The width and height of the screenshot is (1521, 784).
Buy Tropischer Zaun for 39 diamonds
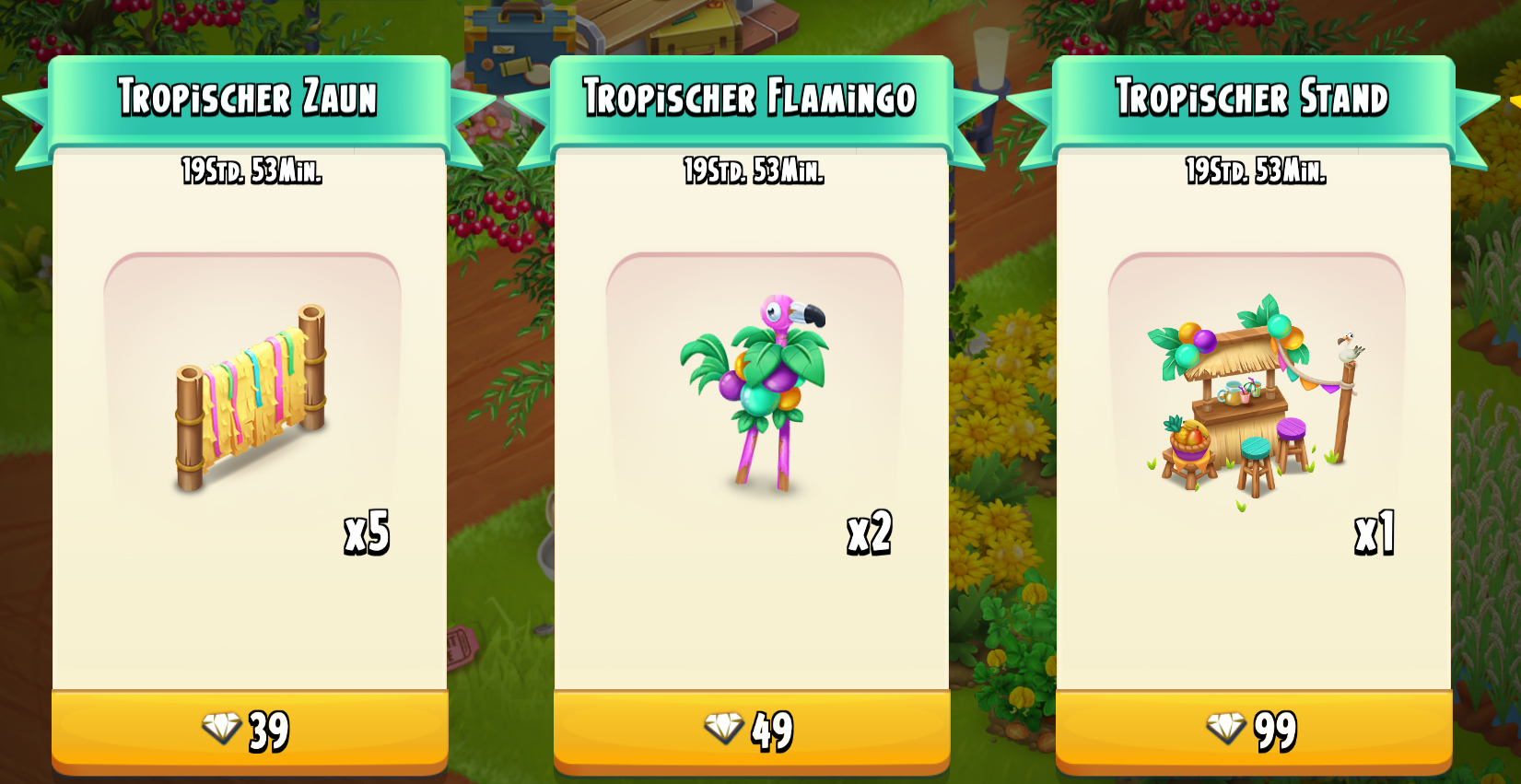tap(250, 731)
